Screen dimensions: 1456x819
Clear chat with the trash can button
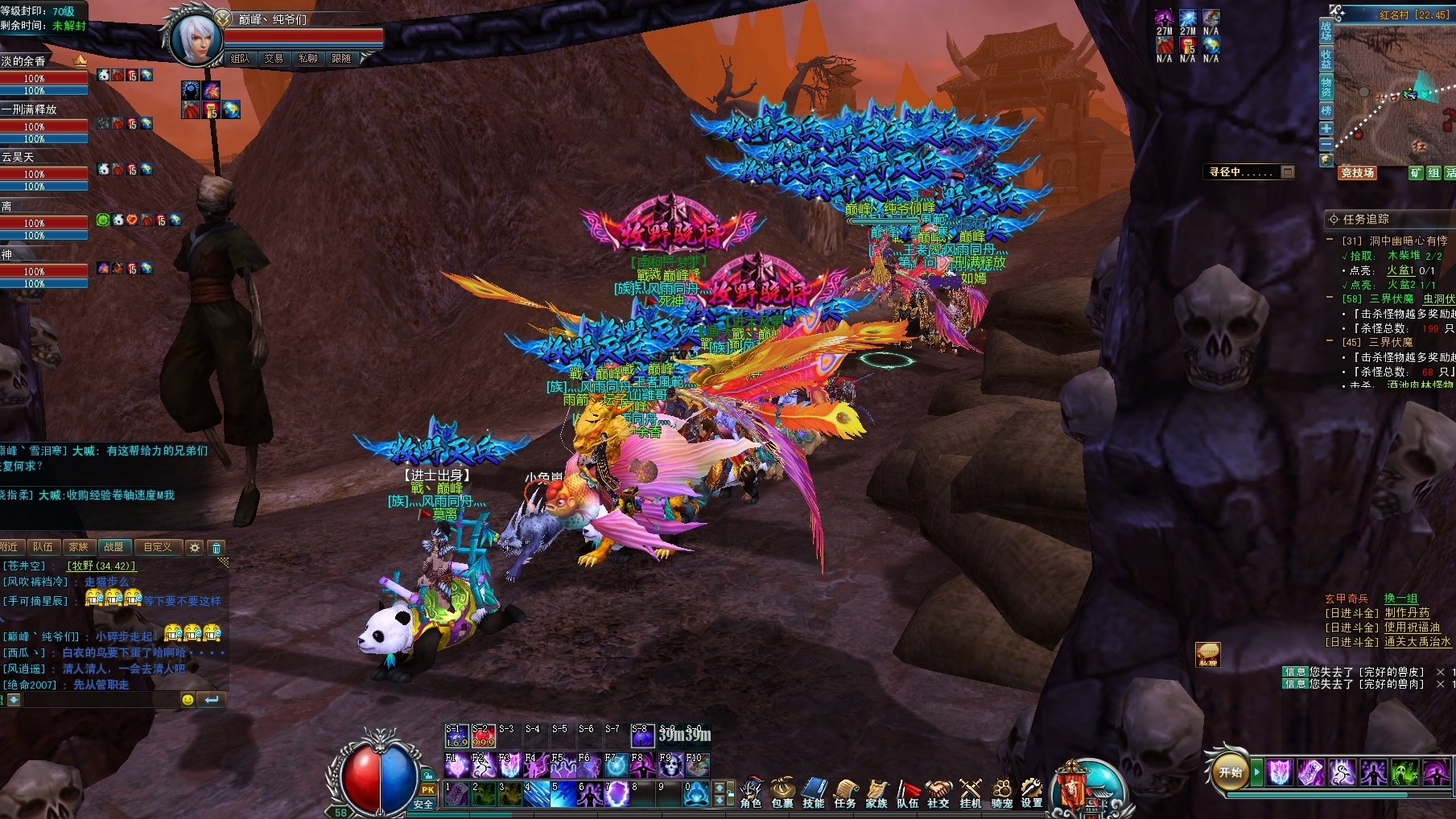(x=216, y=548)
